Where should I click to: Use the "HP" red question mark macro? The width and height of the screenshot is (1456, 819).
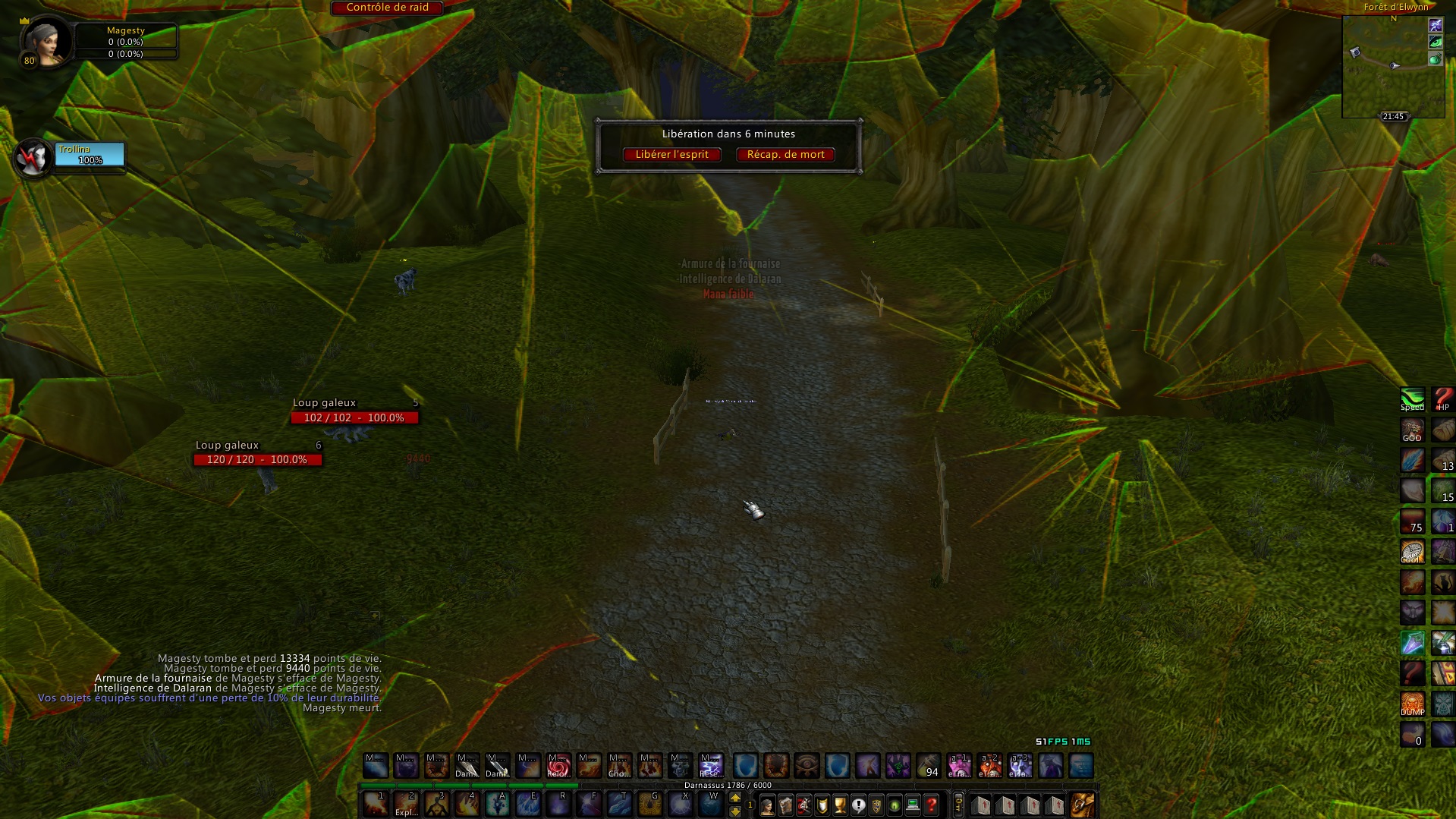coord(1443,399)
